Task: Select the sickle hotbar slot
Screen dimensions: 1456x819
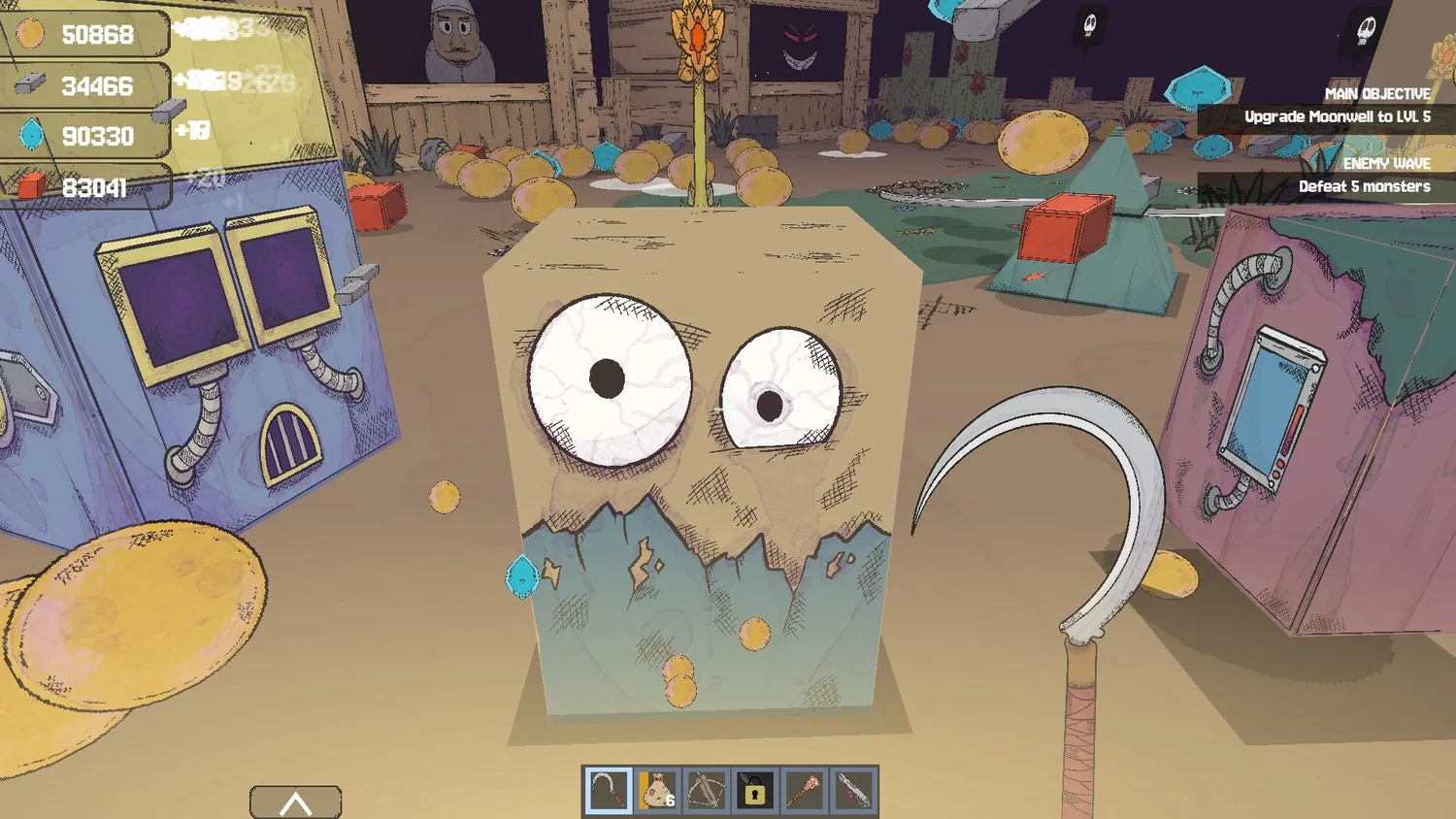Action: pos(608,792)
